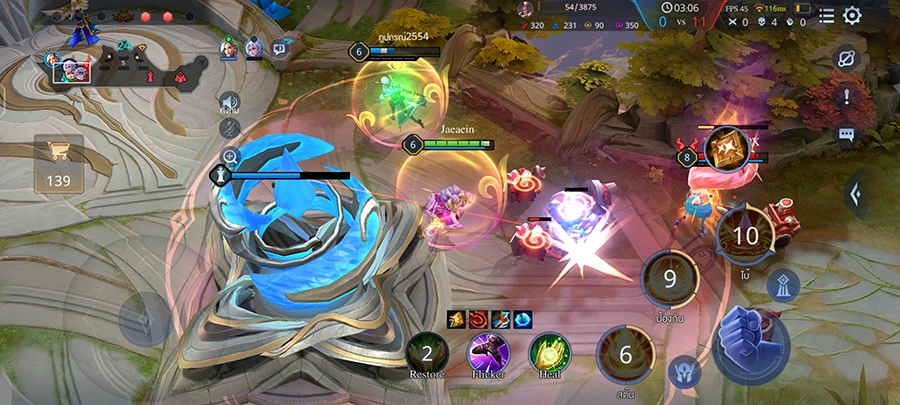Trigger the skill with cooldown 6
The width and height of the screenshot is (900, 405).
coord(627,355)
